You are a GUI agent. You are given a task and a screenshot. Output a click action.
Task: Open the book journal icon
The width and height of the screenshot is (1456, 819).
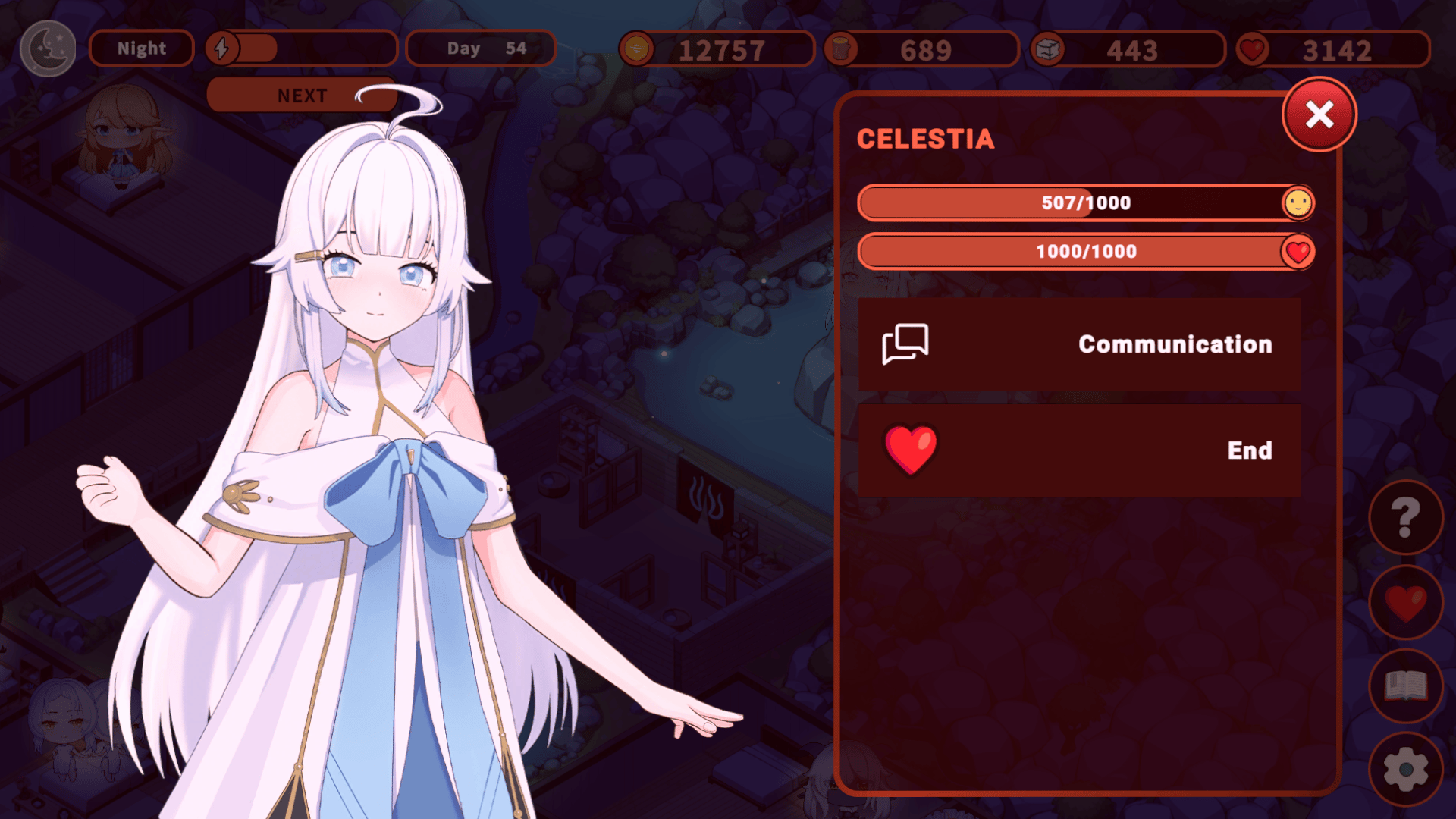click(x=1405, y=686)
